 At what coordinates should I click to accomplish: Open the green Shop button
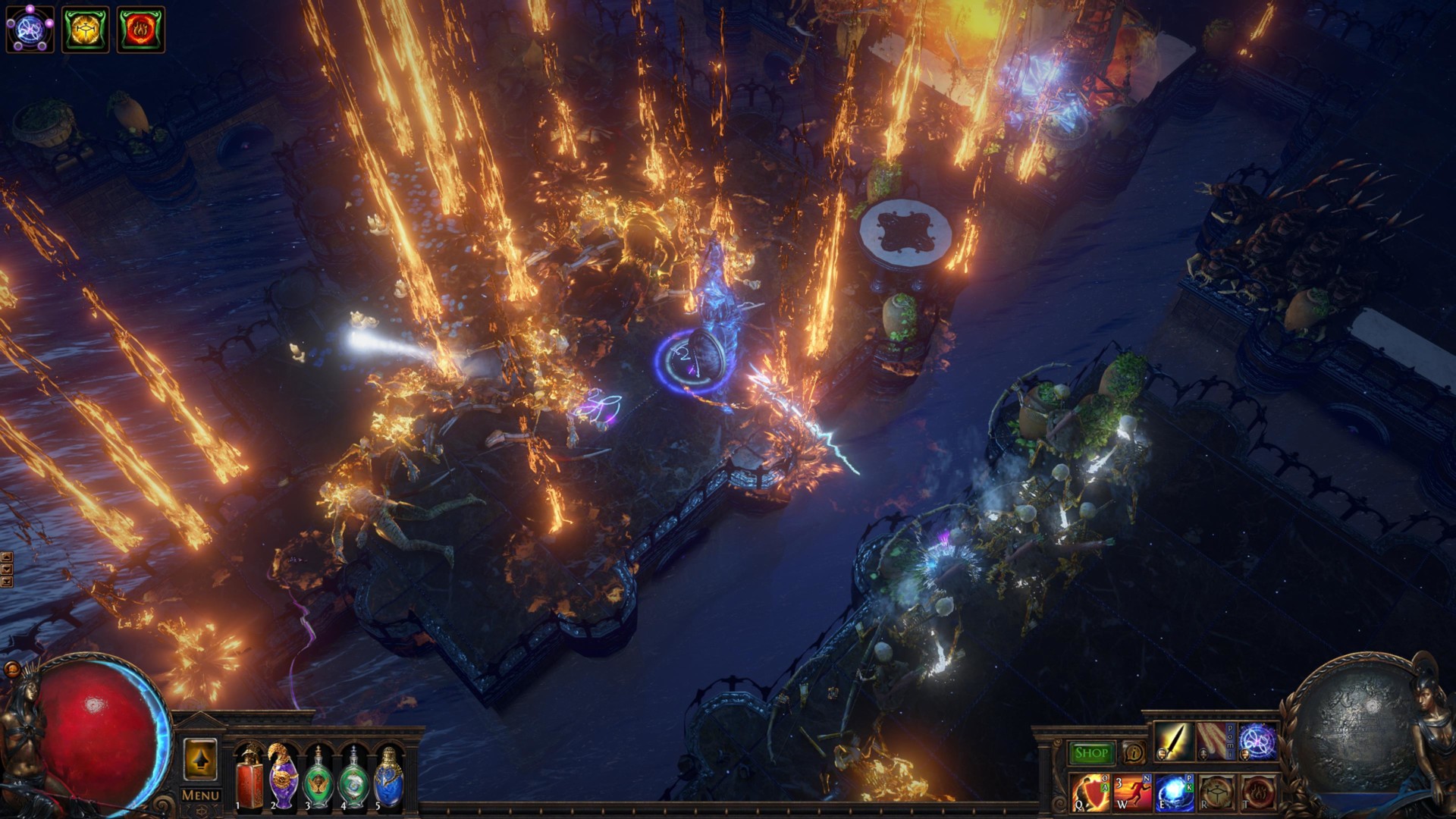point(1090,753)
